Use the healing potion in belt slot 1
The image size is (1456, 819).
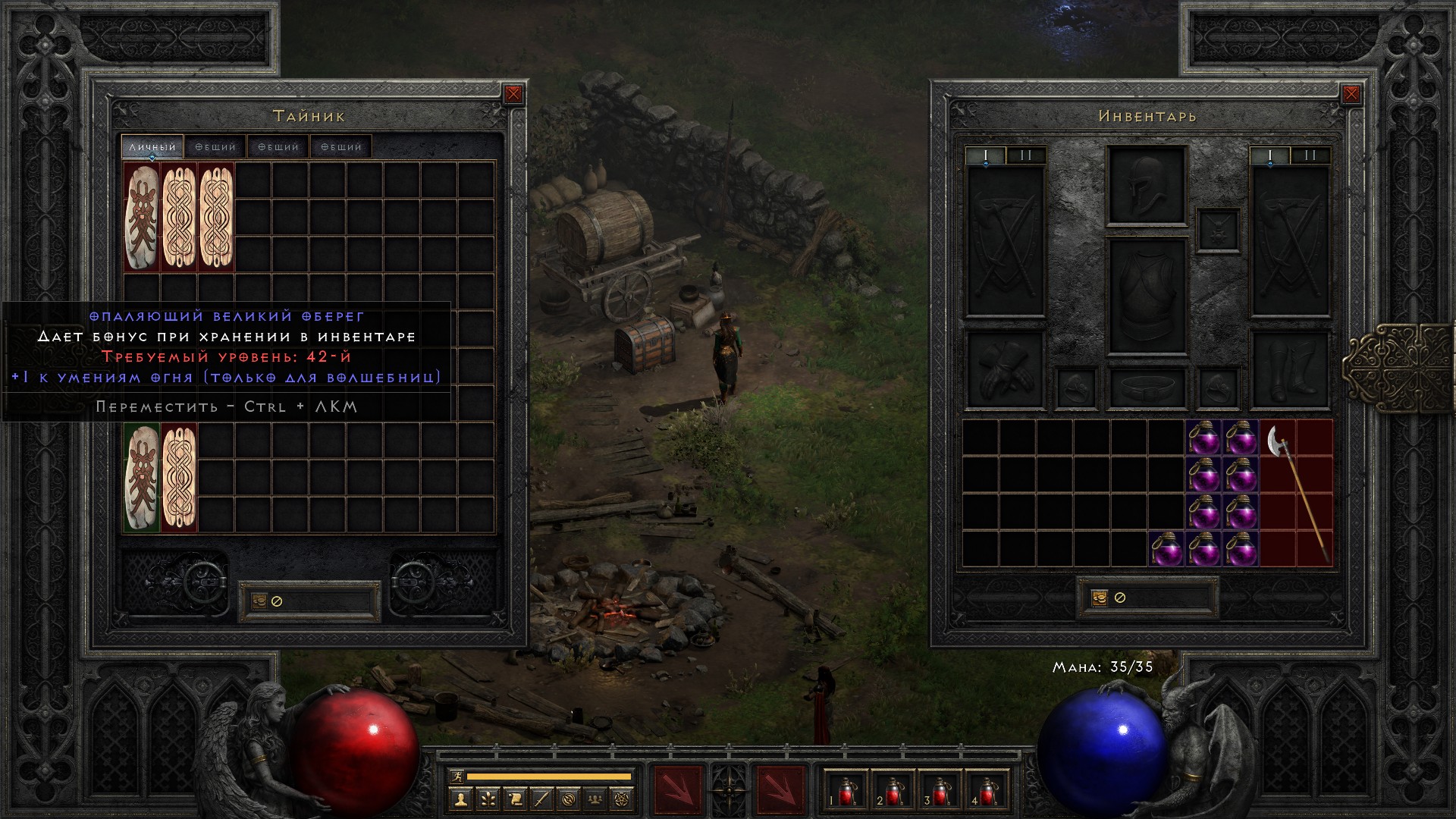[x=846, y=790]
